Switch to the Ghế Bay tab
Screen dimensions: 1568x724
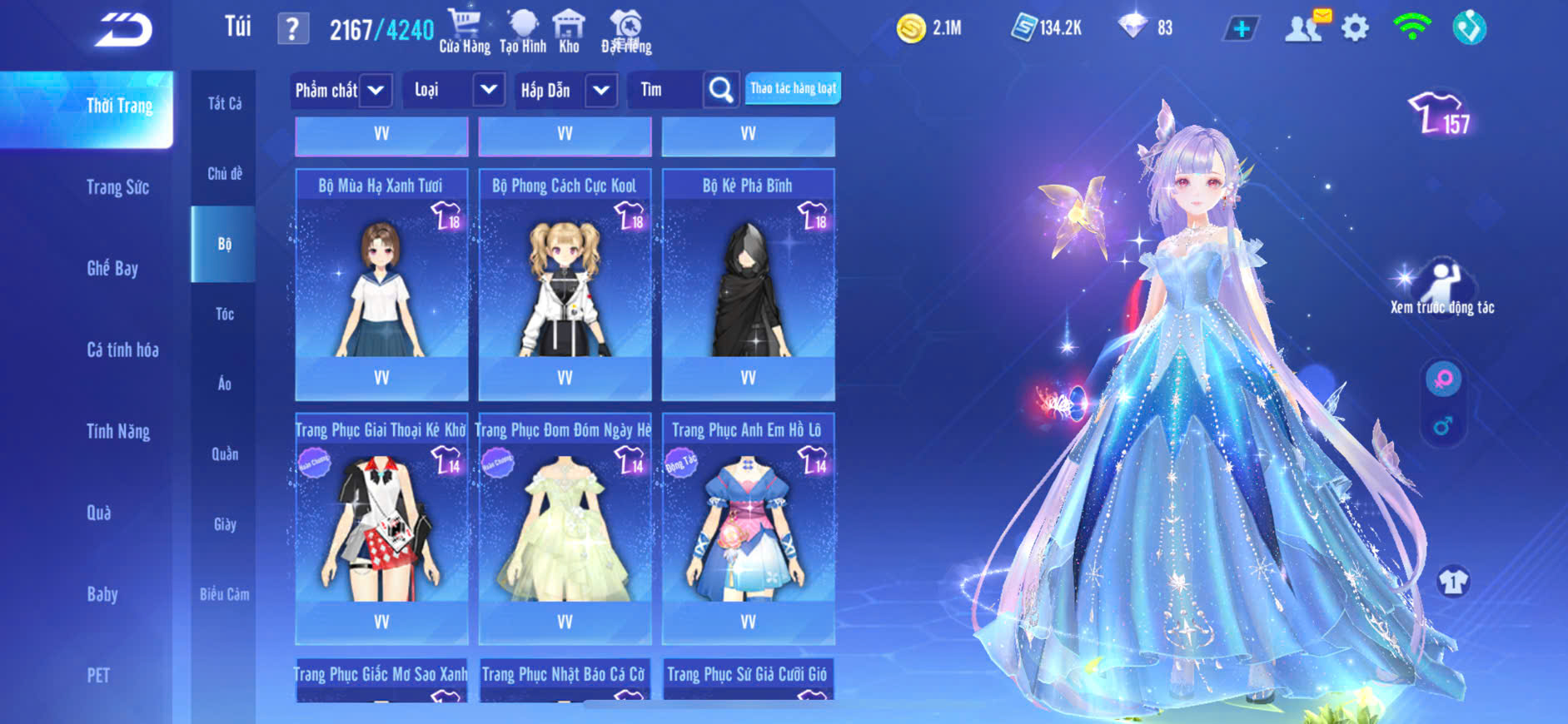tap(112, 268)
